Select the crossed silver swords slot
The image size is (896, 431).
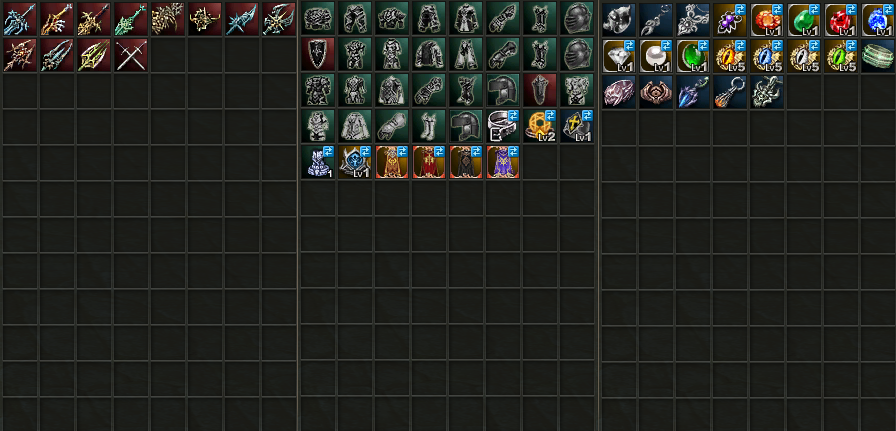pos(131,56)
